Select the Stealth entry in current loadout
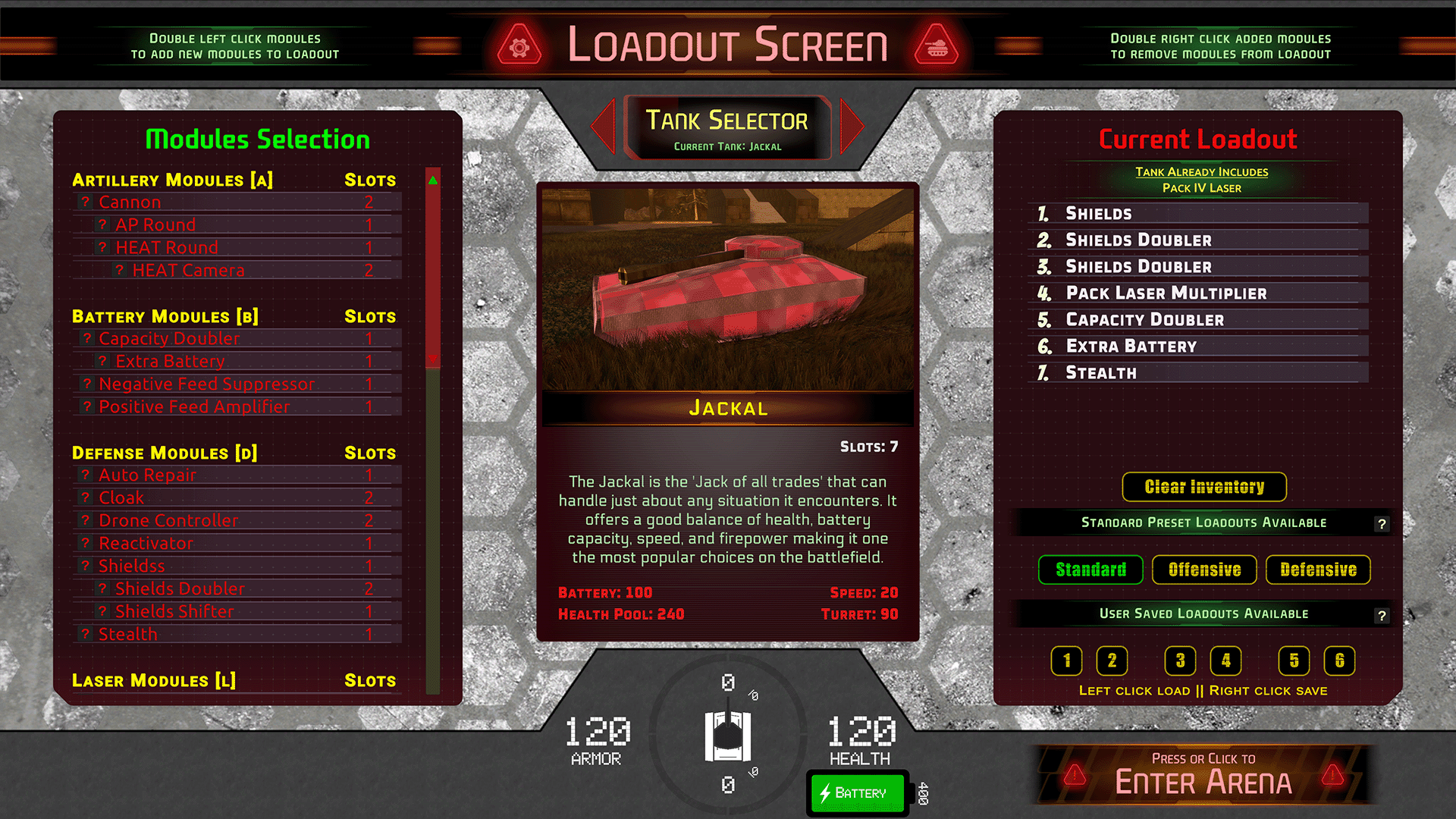 [1101, 373]
